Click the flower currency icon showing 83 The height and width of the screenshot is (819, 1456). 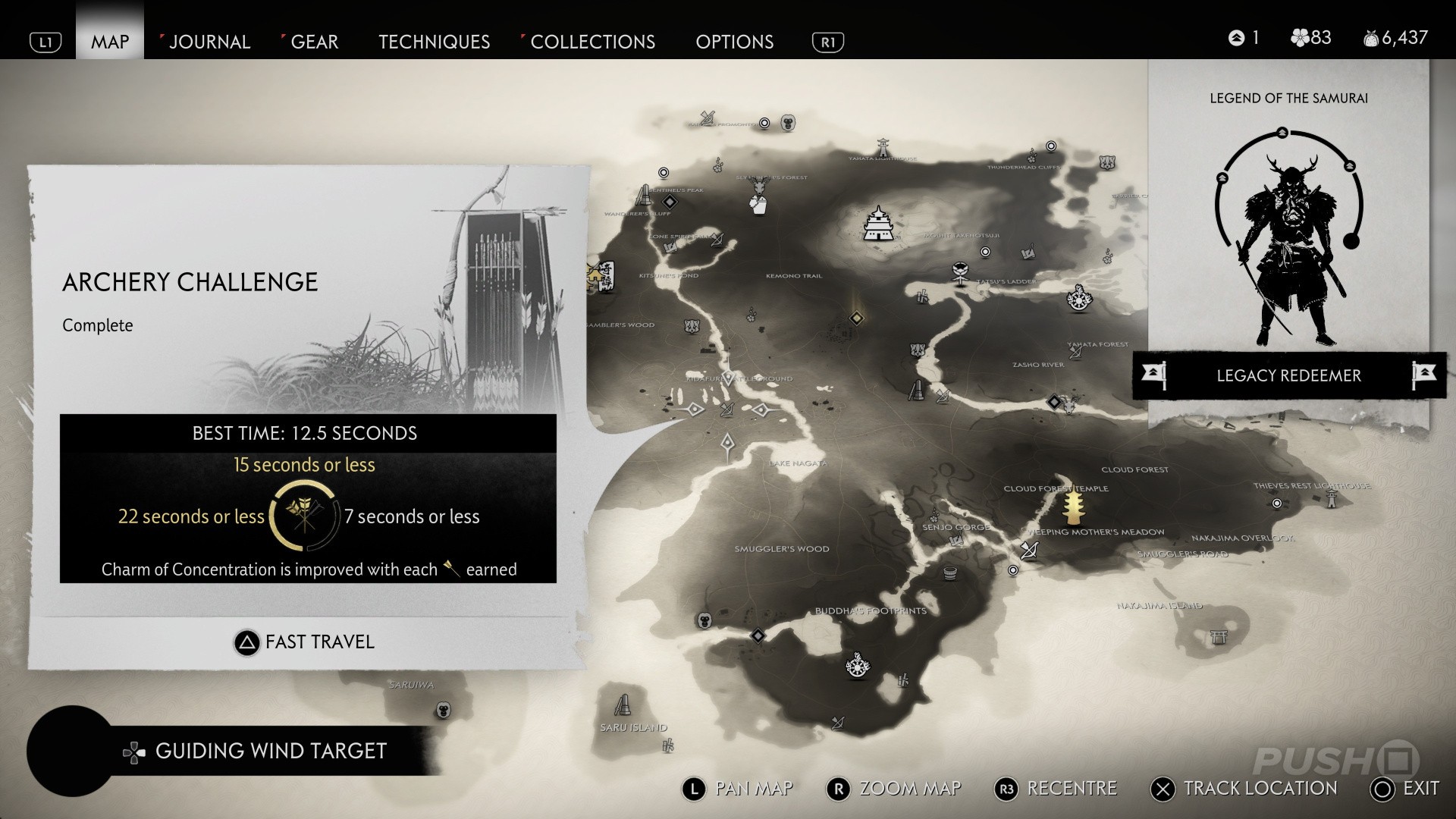point(1301,36)
